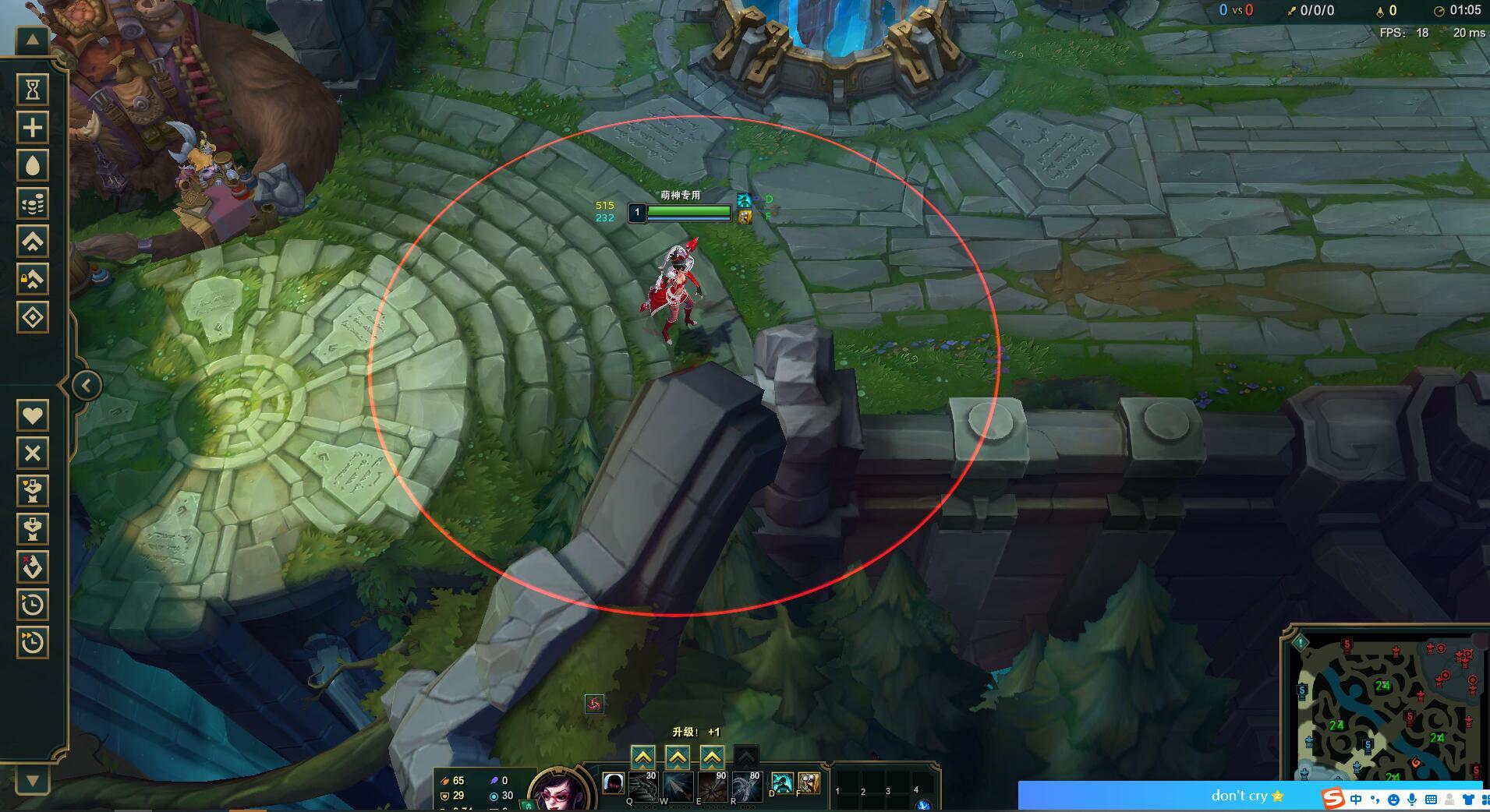Click the single-arrow clock button in side panel
Image resolution: width=1490 pixels, height=812 pixels.
click(x=33, y=605)
